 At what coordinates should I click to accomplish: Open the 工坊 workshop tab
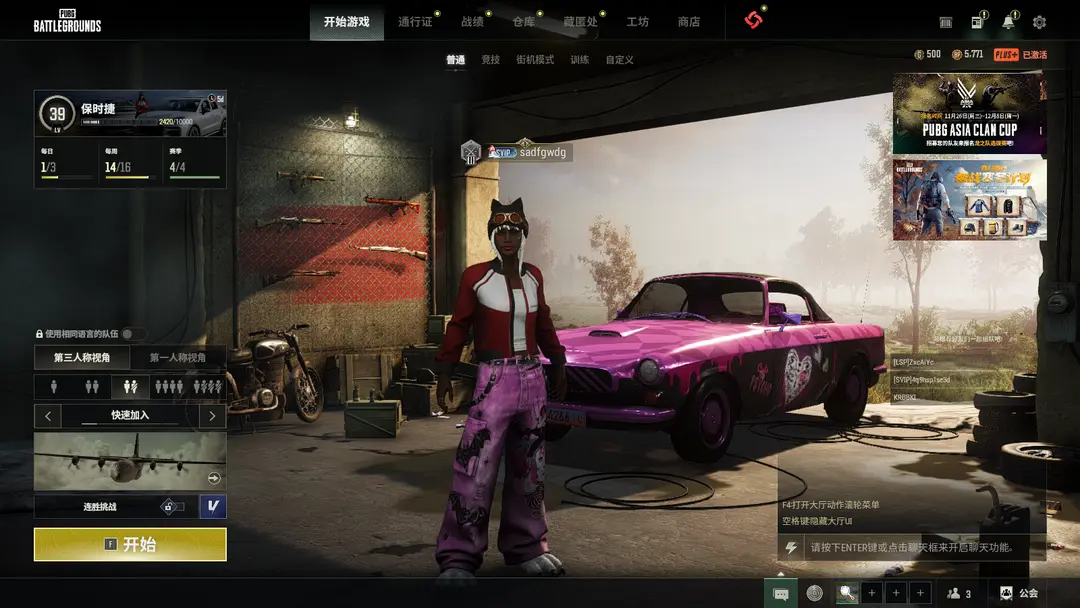click(x=637, y=21)
